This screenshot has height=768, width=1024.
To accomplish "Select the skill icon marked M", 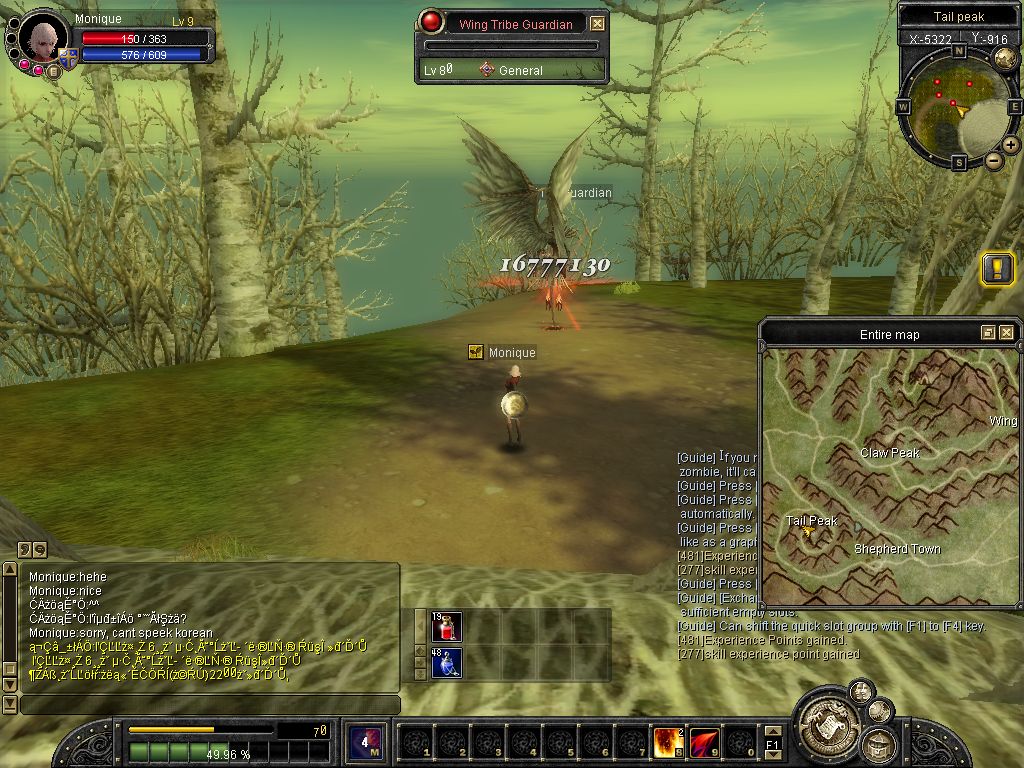I will click(365, 742).
